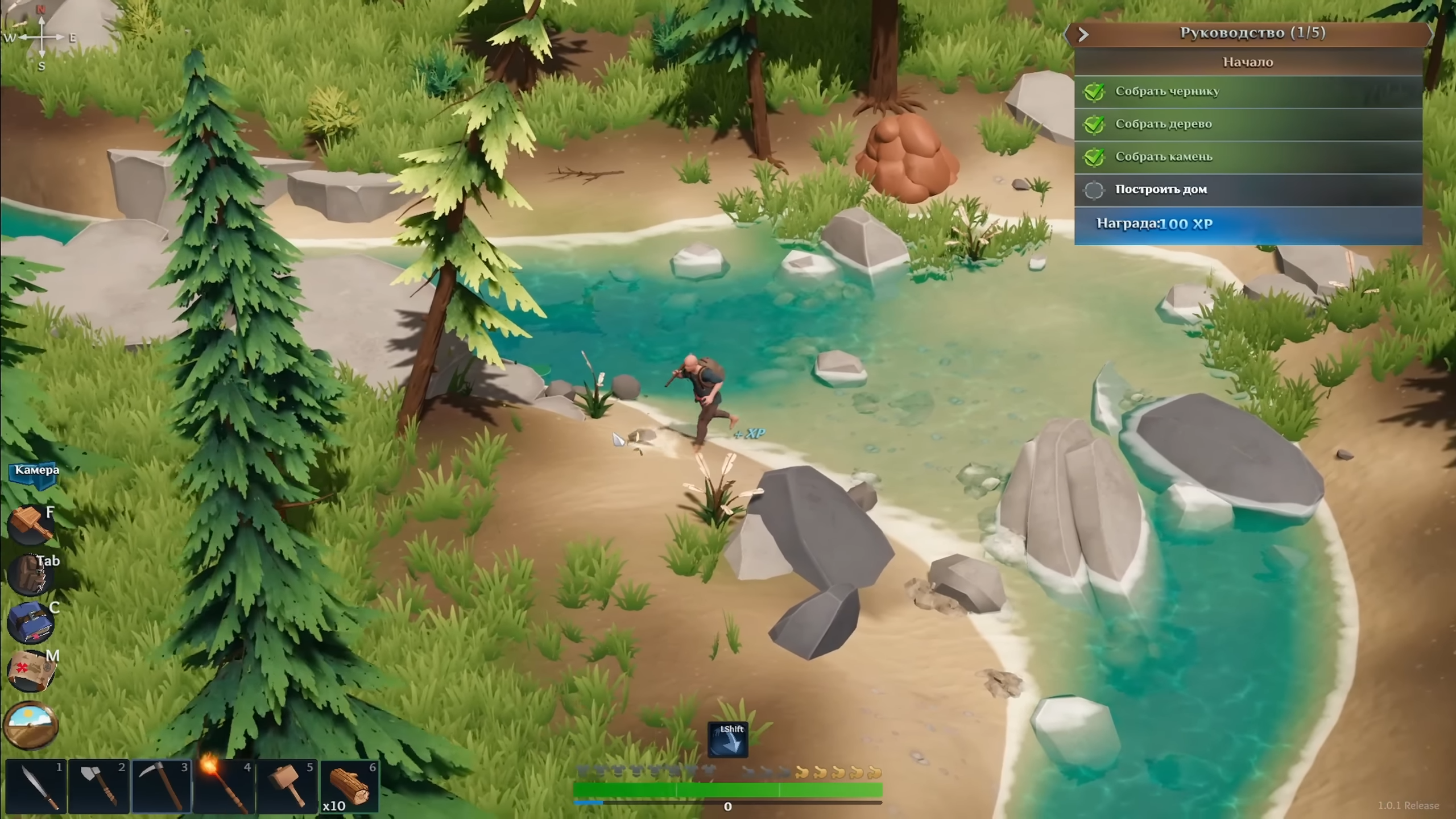Activate the LShift dash ability icon

click(x=728, y=740)
